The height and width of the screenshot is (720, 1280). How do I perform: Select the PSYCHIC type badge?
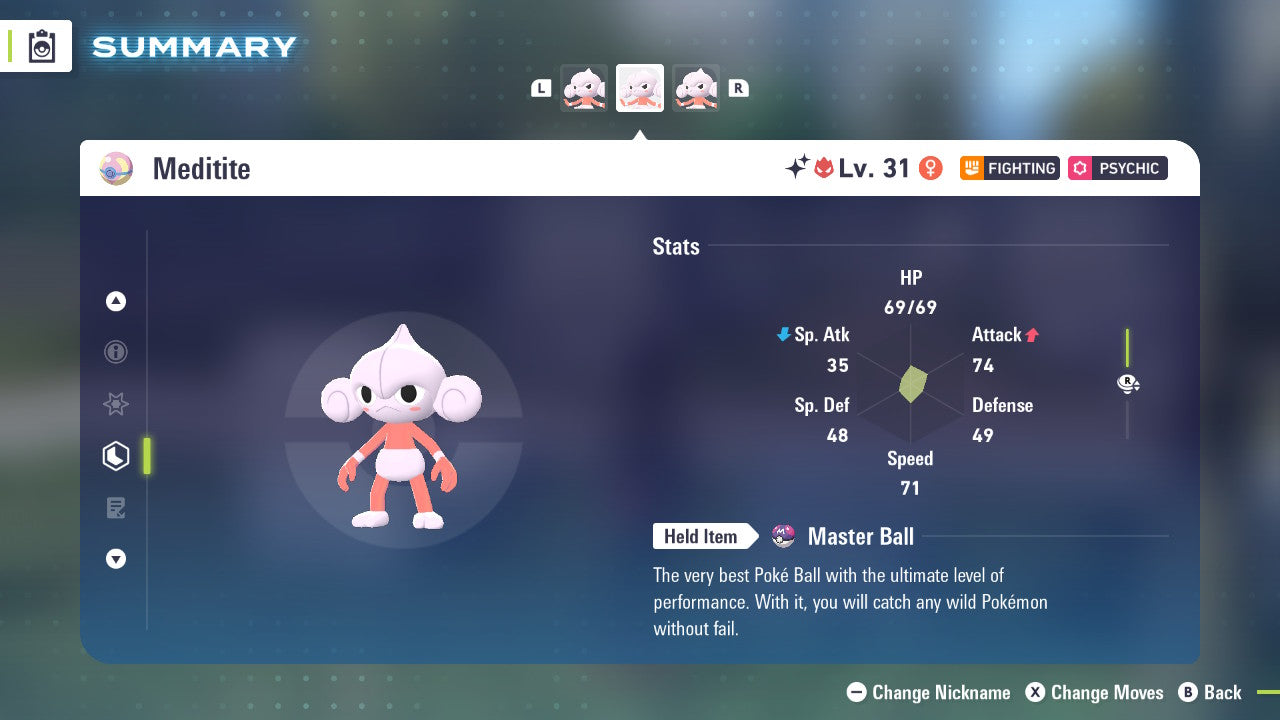tap(1117, 168)
